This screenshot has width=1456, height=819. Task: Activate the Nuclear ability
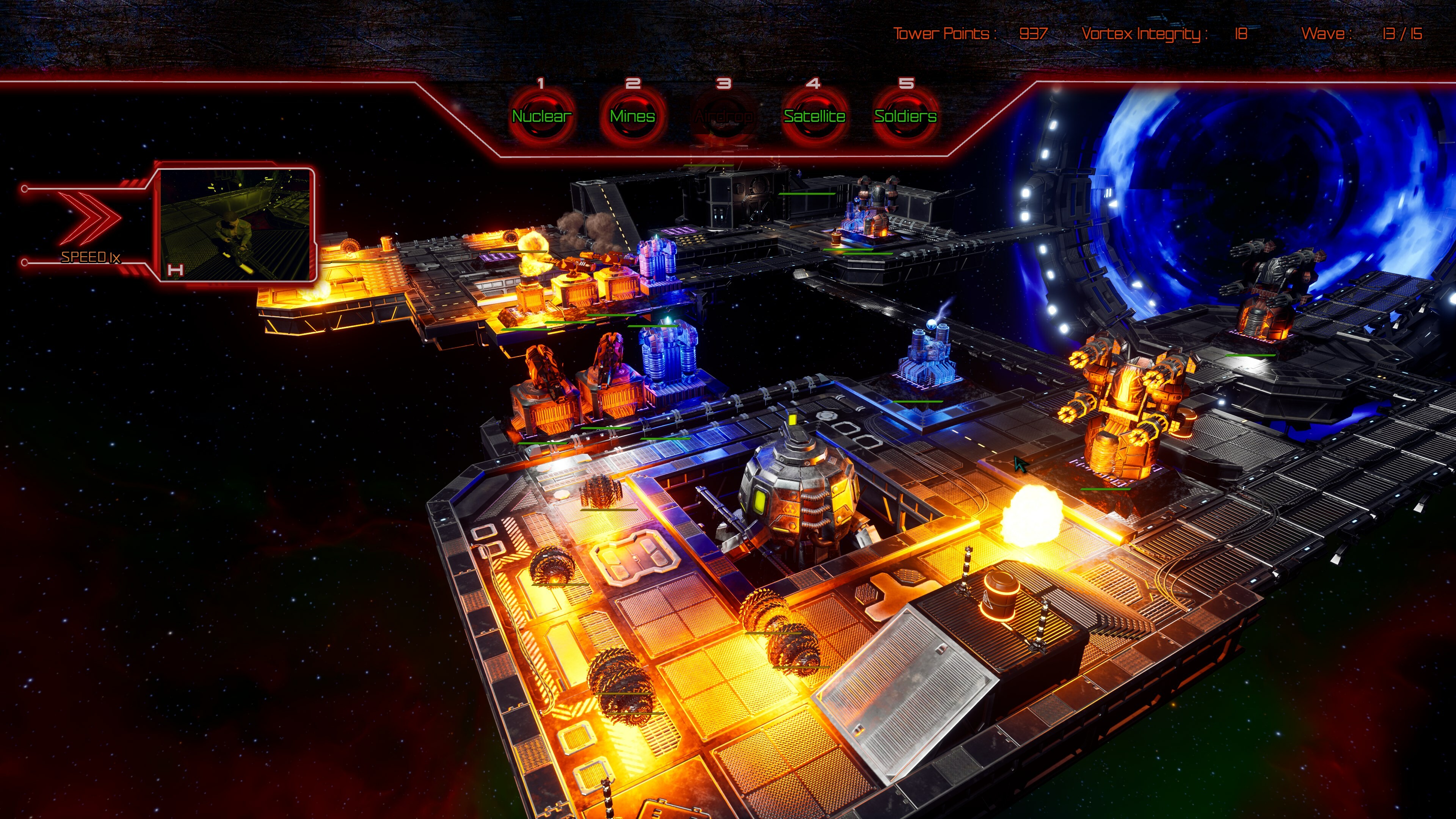tap(541, 116)
